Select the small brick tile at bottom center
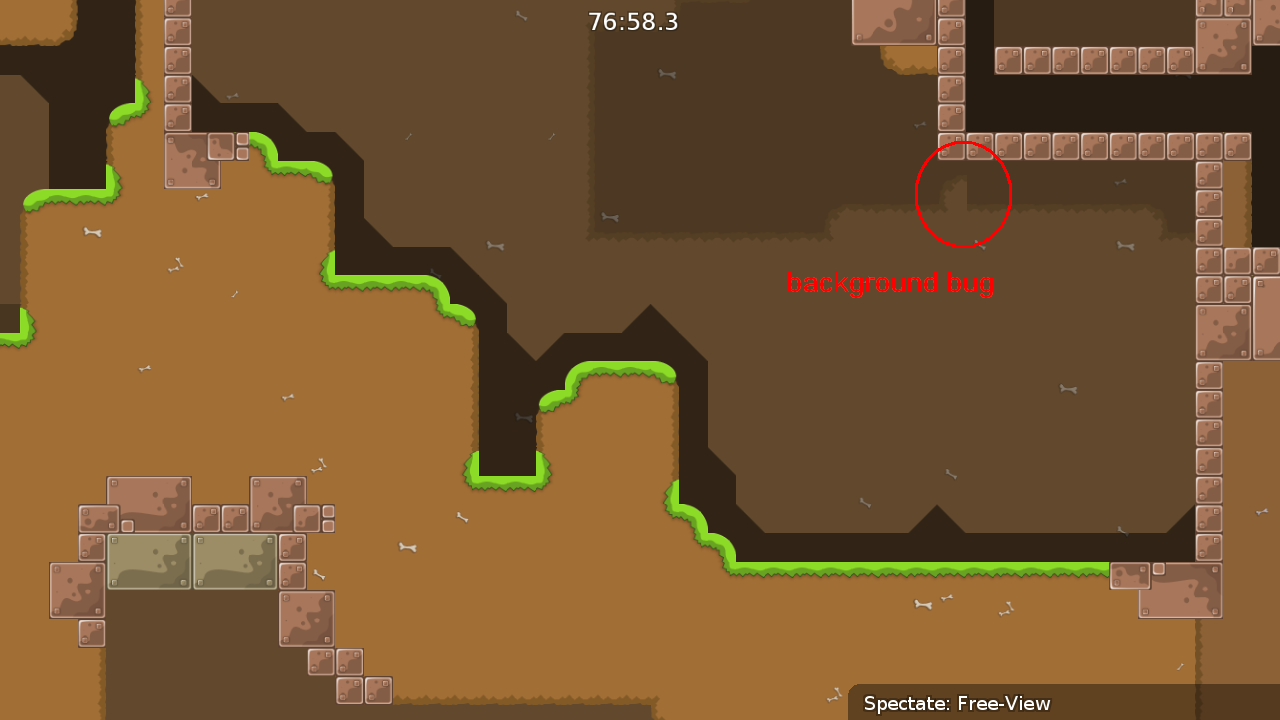This screenshot has width=1280, height=720. [x=350, y=688]
